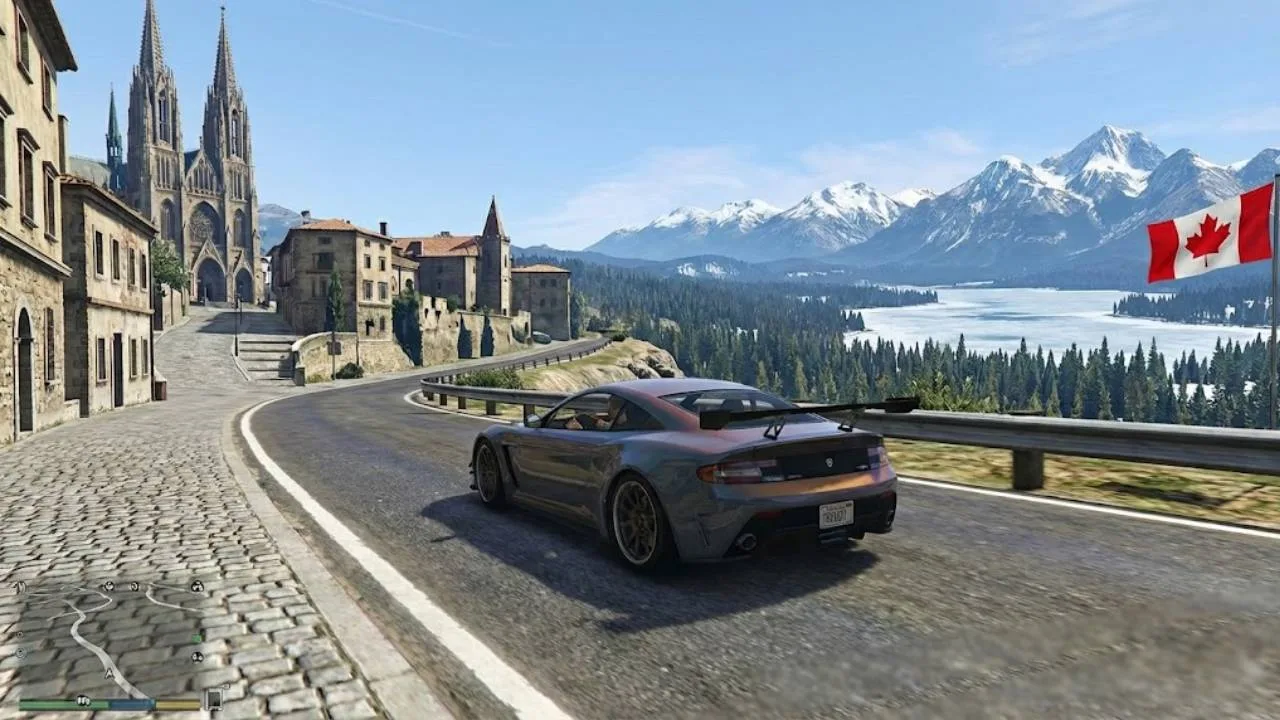Viewport: 1280px width, 720px height.
Task: Click the middle circular blip near the minimap top
Action: coord(134,587)
